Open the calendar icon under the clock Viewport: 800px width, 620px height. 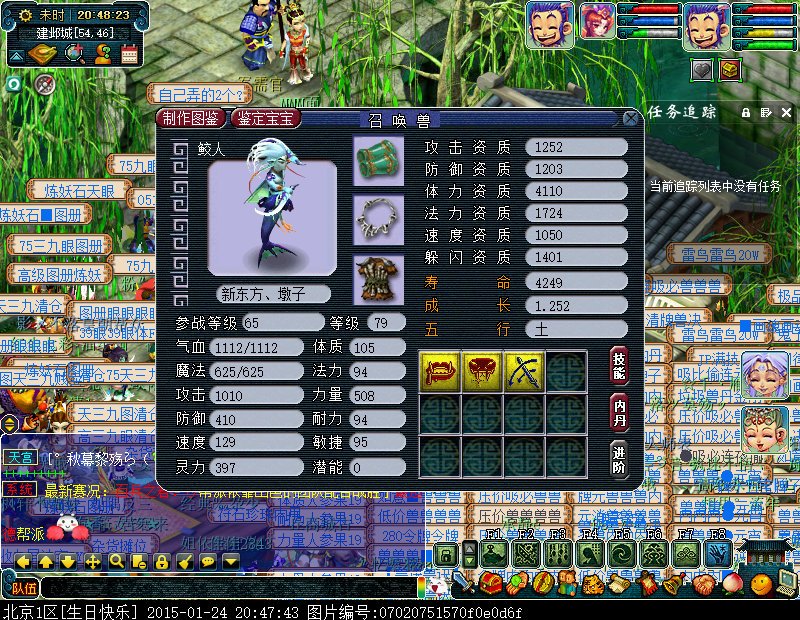click(x=130, y=53)
